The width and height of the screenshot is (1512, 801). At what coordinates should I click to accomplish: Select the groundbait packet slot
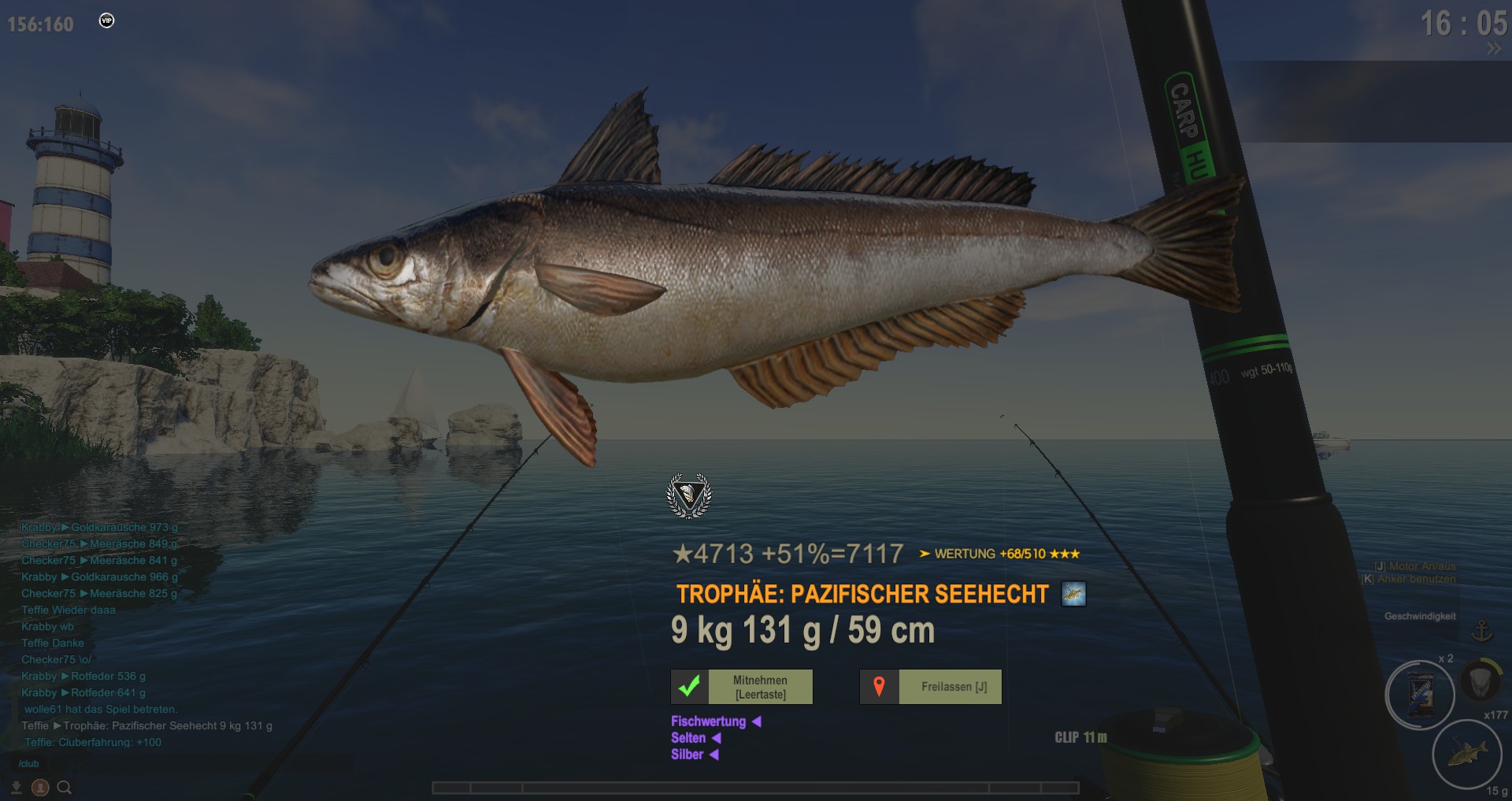pos(1420,695)
